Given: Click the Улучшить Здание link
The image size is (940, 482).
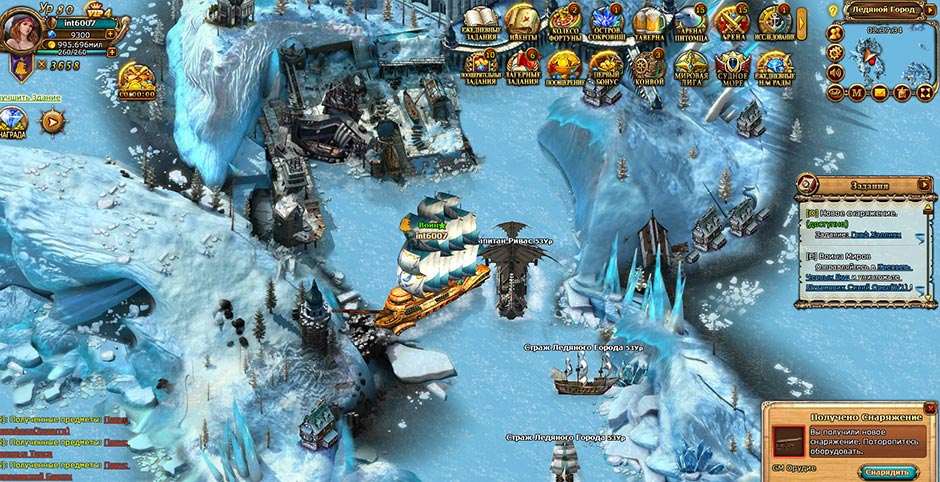Looking at the screenshot, I should [30, 97].
